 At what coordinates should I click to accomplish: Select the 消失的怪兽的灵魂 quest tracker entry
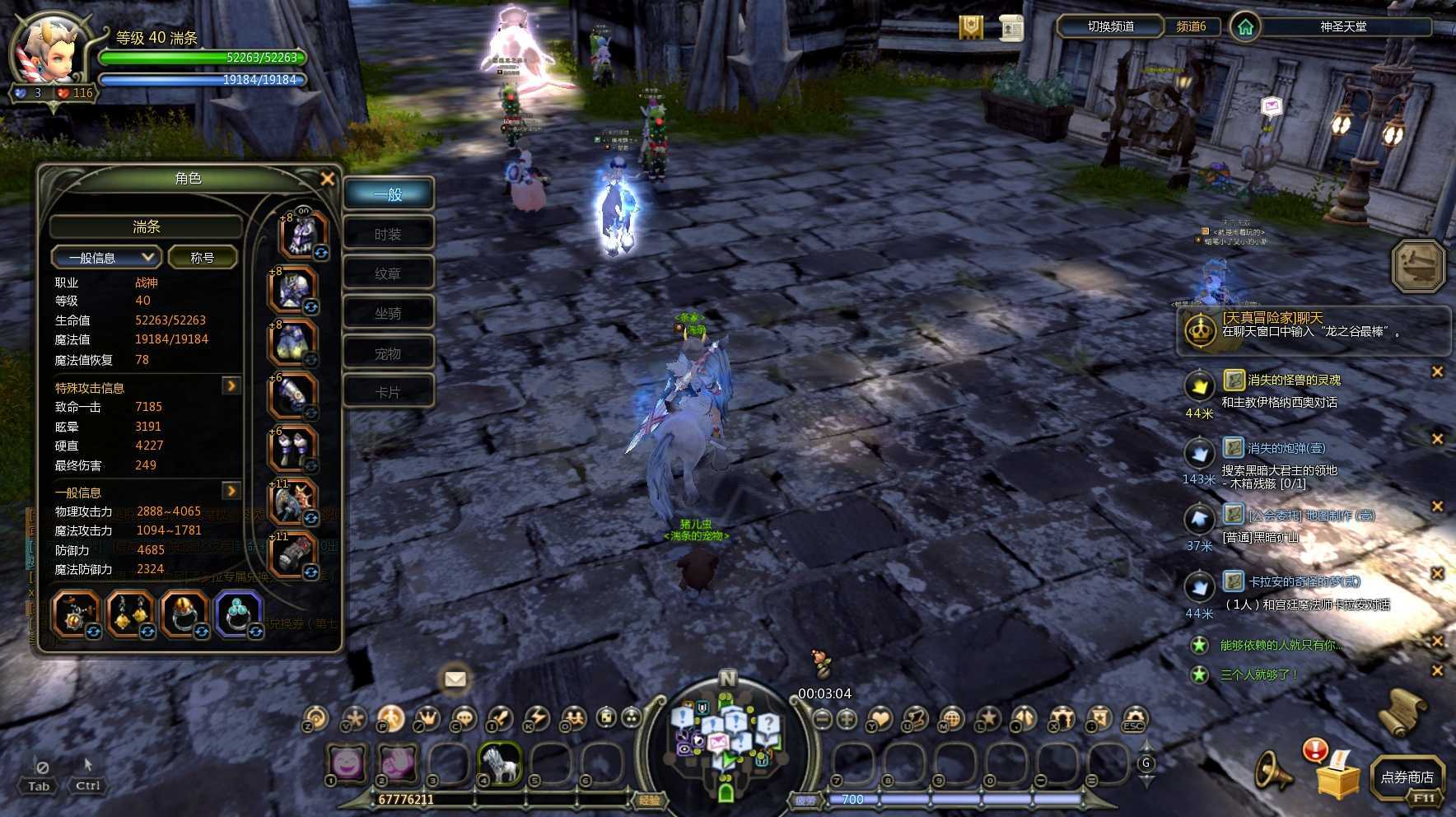coord(1293,380)
